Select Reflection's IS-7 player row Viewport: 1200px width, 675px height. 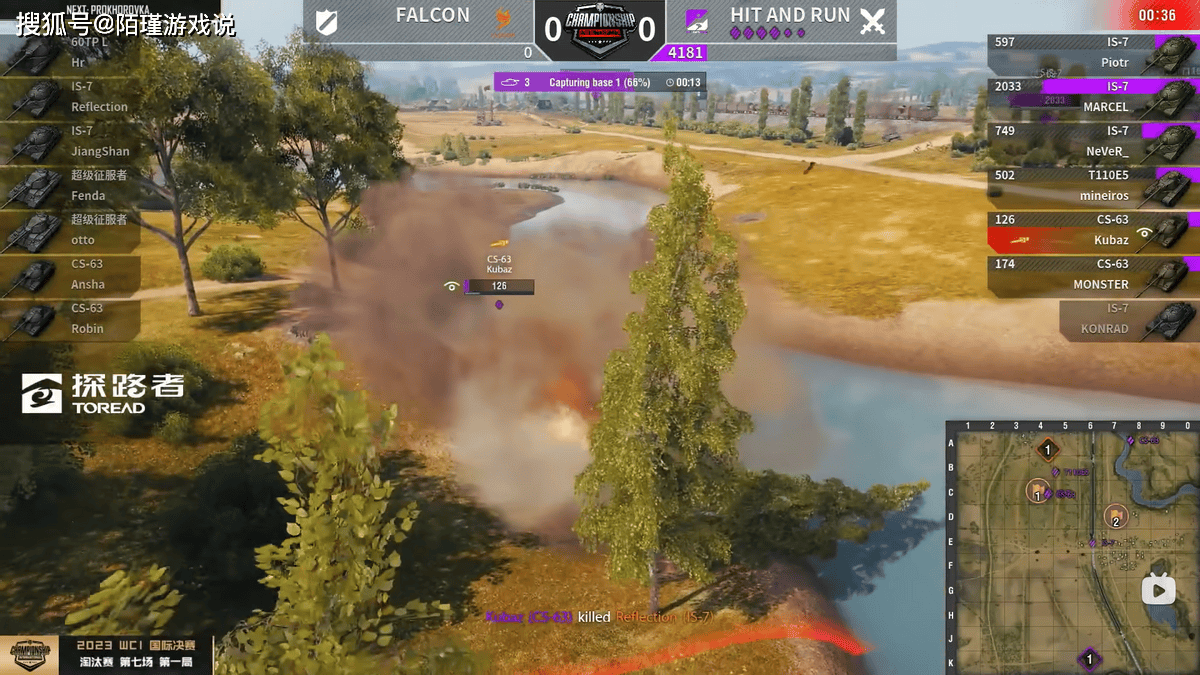click(x=70, y=97)
